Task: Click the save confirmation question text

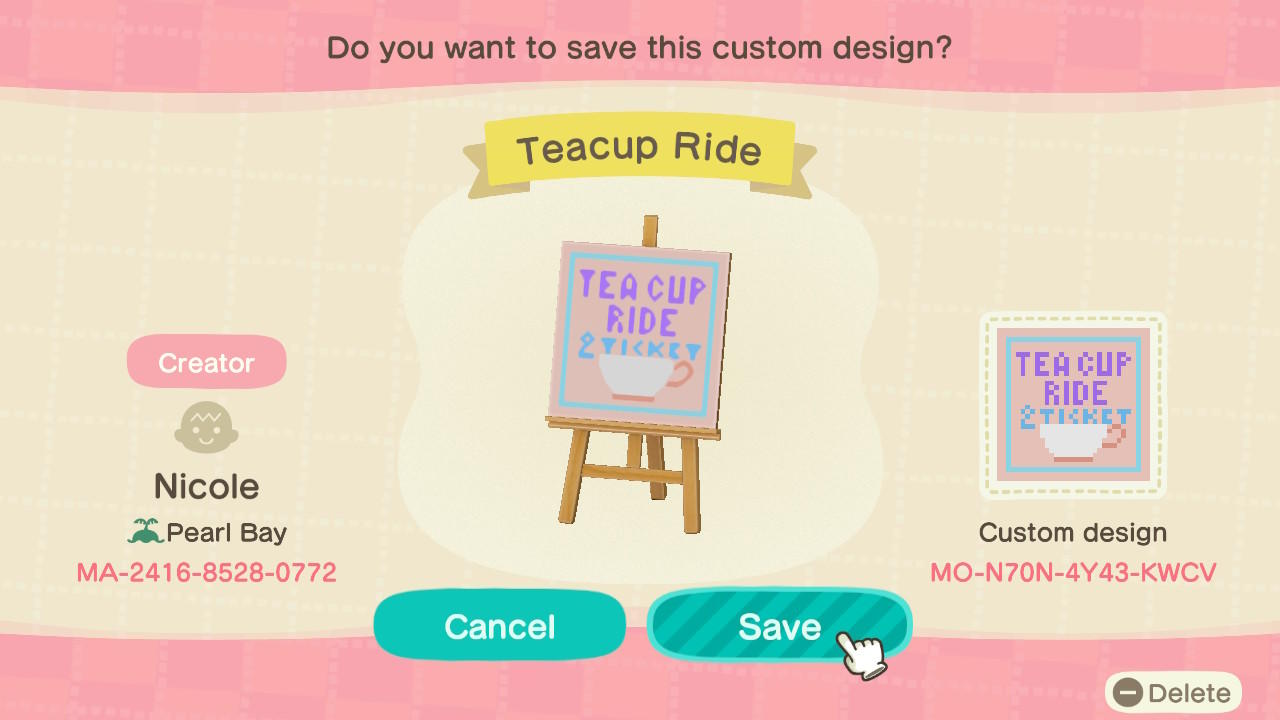Action: coord(640,47)
